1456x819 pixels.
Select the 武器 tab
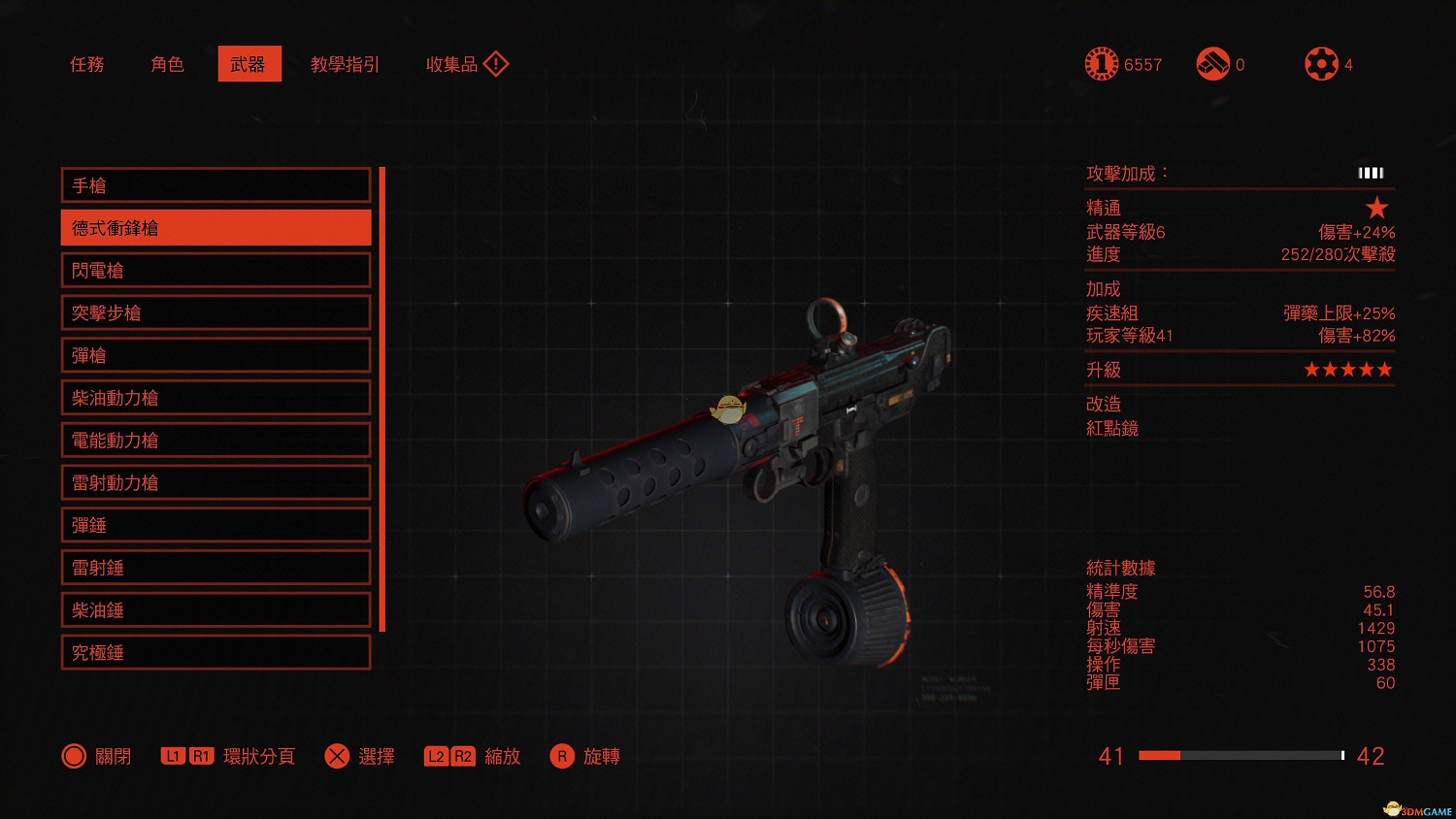[x=248, y=64]
